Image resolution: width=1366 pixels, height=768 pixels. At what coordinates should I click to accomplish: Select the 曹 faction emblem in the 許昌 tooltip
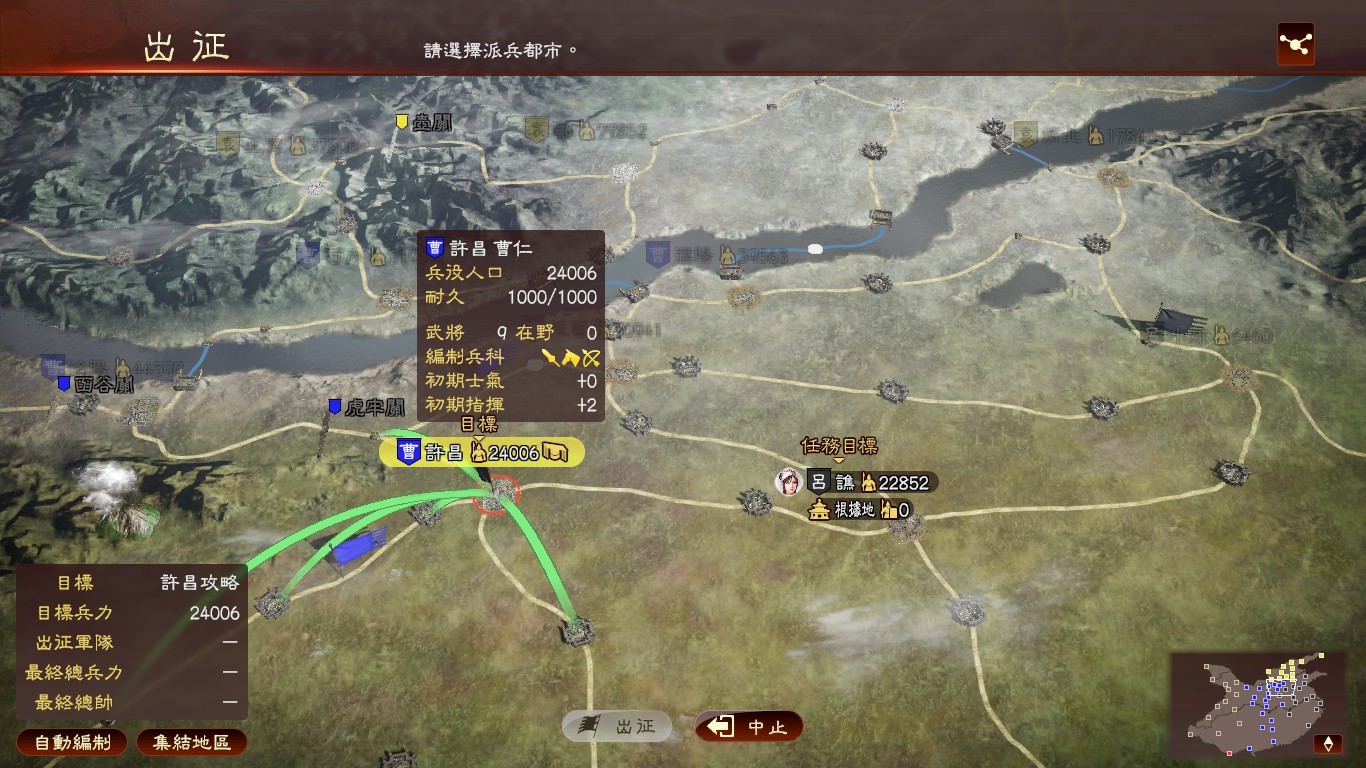[435, 246]
